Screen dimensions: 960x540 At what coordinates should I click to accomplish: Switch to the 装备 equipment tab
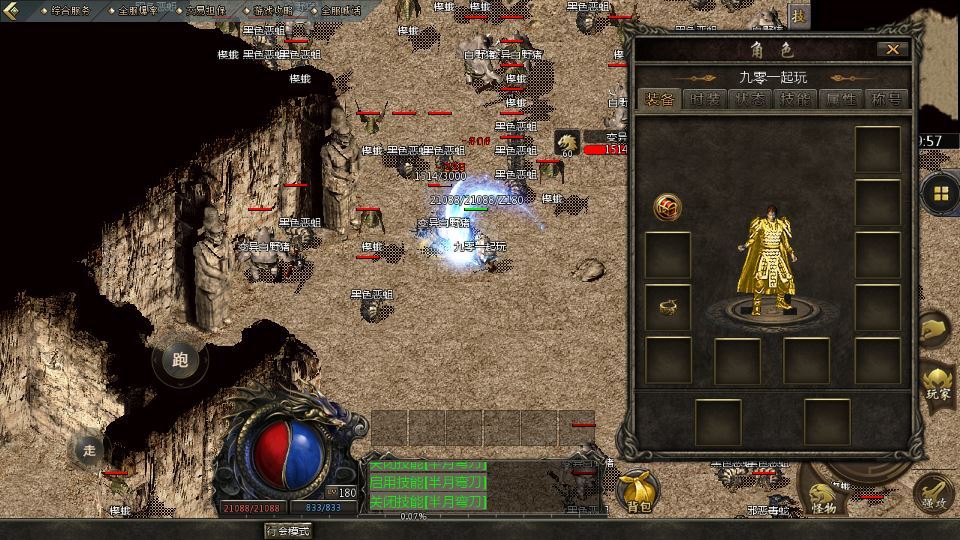[659, 99]
